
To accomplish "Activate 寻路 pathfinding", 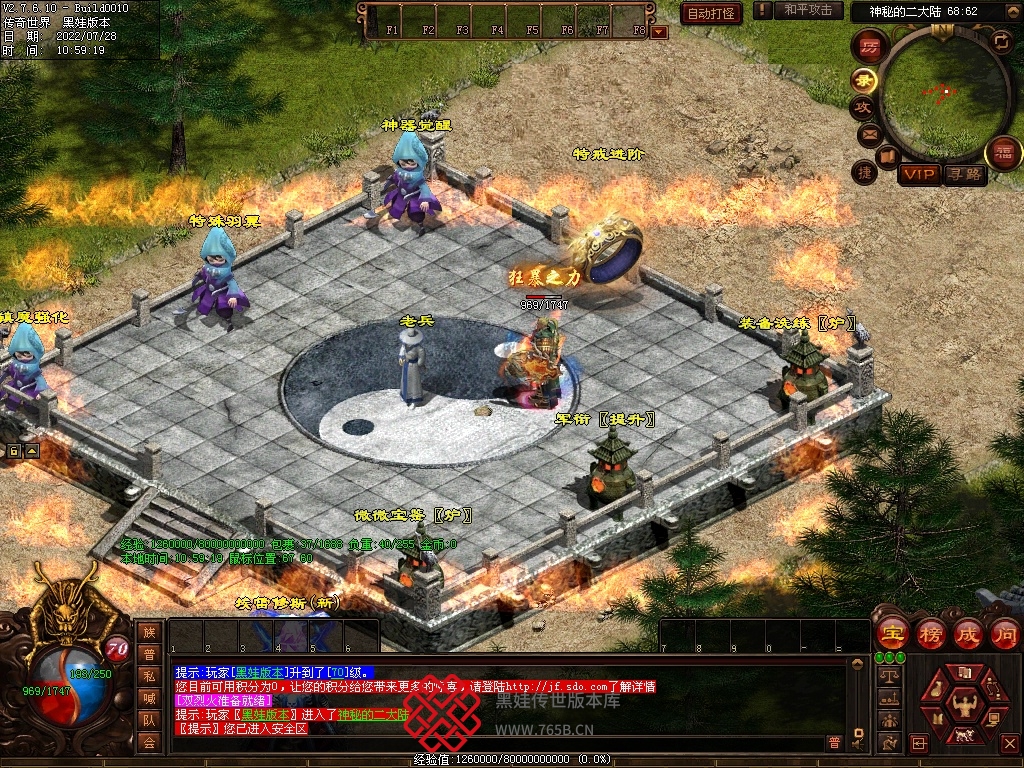I will (x=964, y=175).
